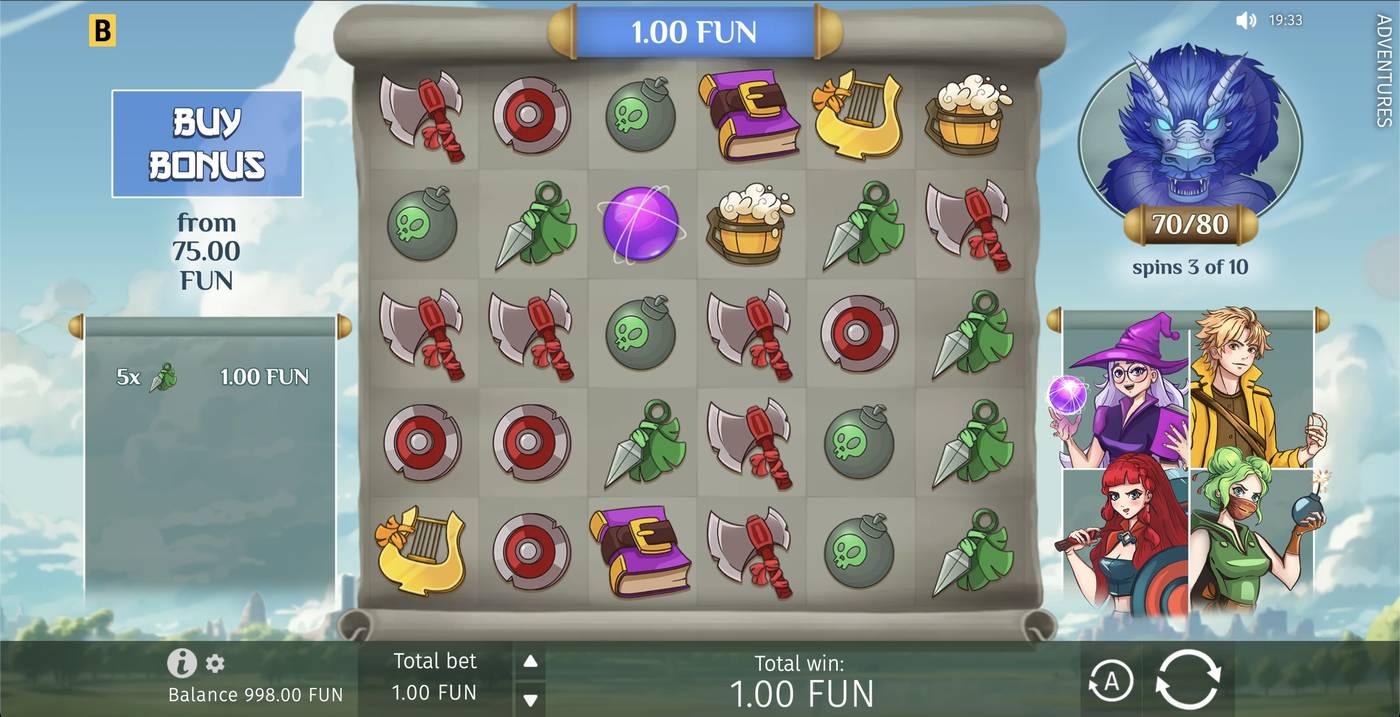The image size is (1400, 717).
Task: Open settings with the gear icon
Action: 215,663
